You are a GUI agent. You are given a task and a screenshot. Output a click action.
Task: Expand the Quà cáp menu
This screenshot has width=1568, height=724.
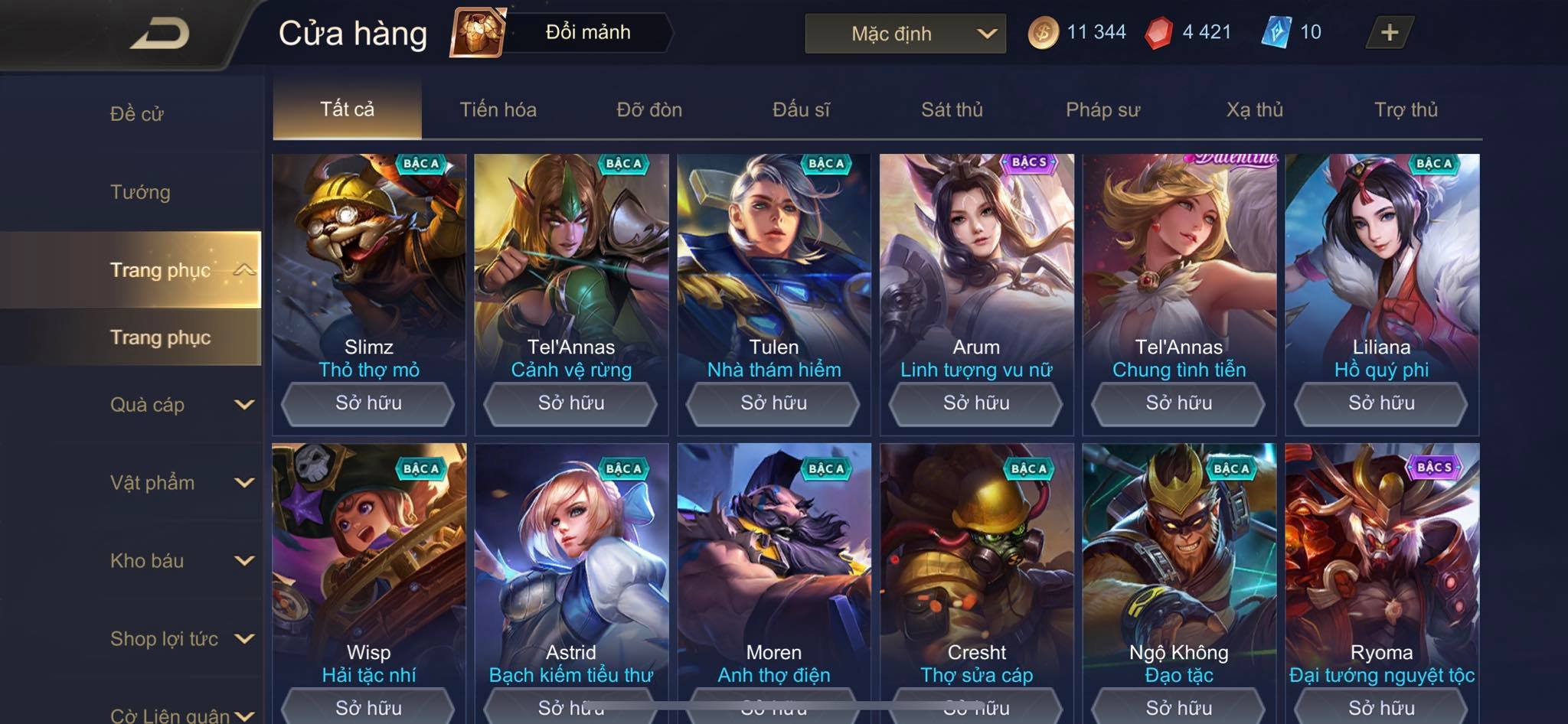click(180, 405)
